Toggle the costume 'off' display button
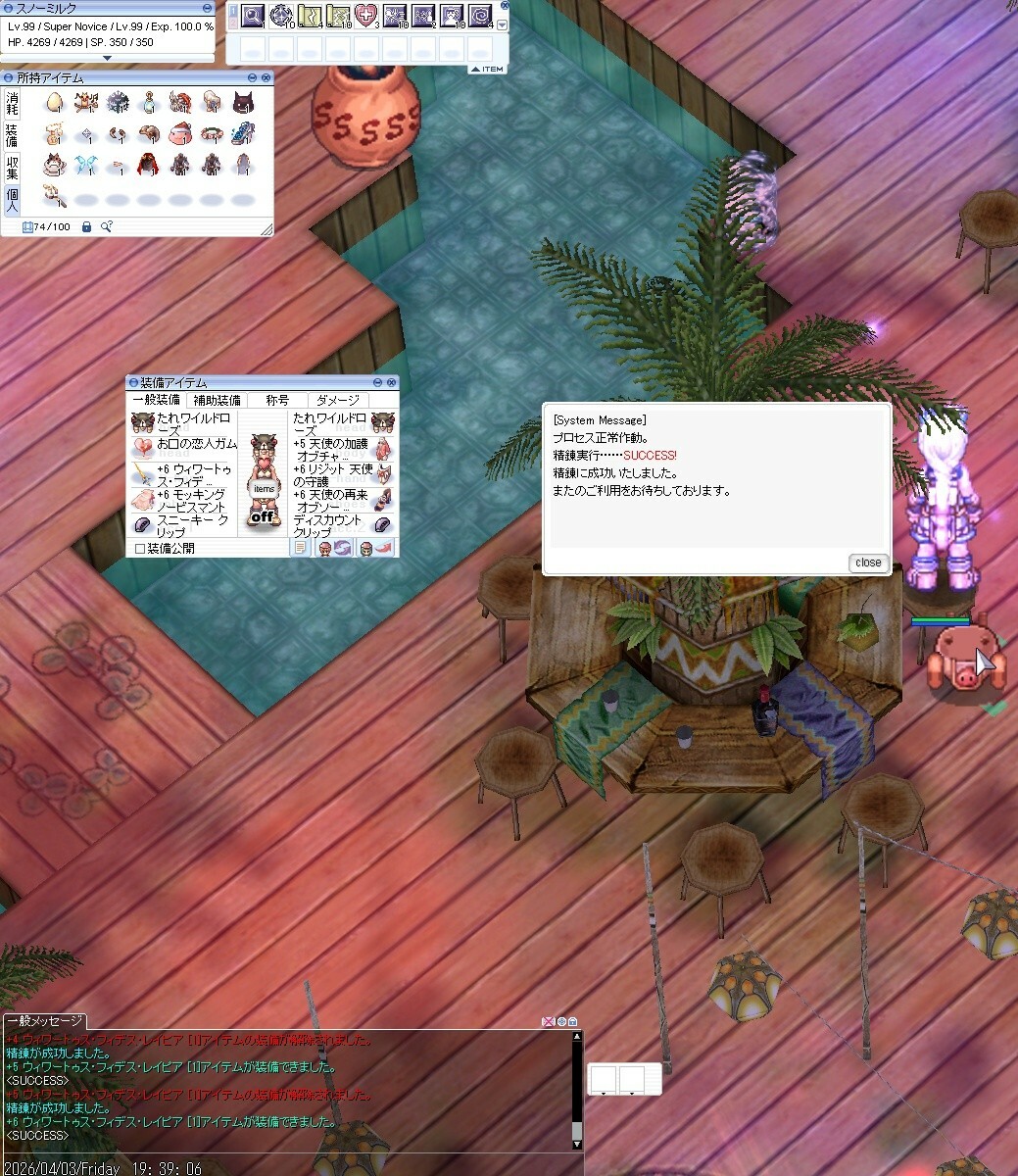 (265, 516)
